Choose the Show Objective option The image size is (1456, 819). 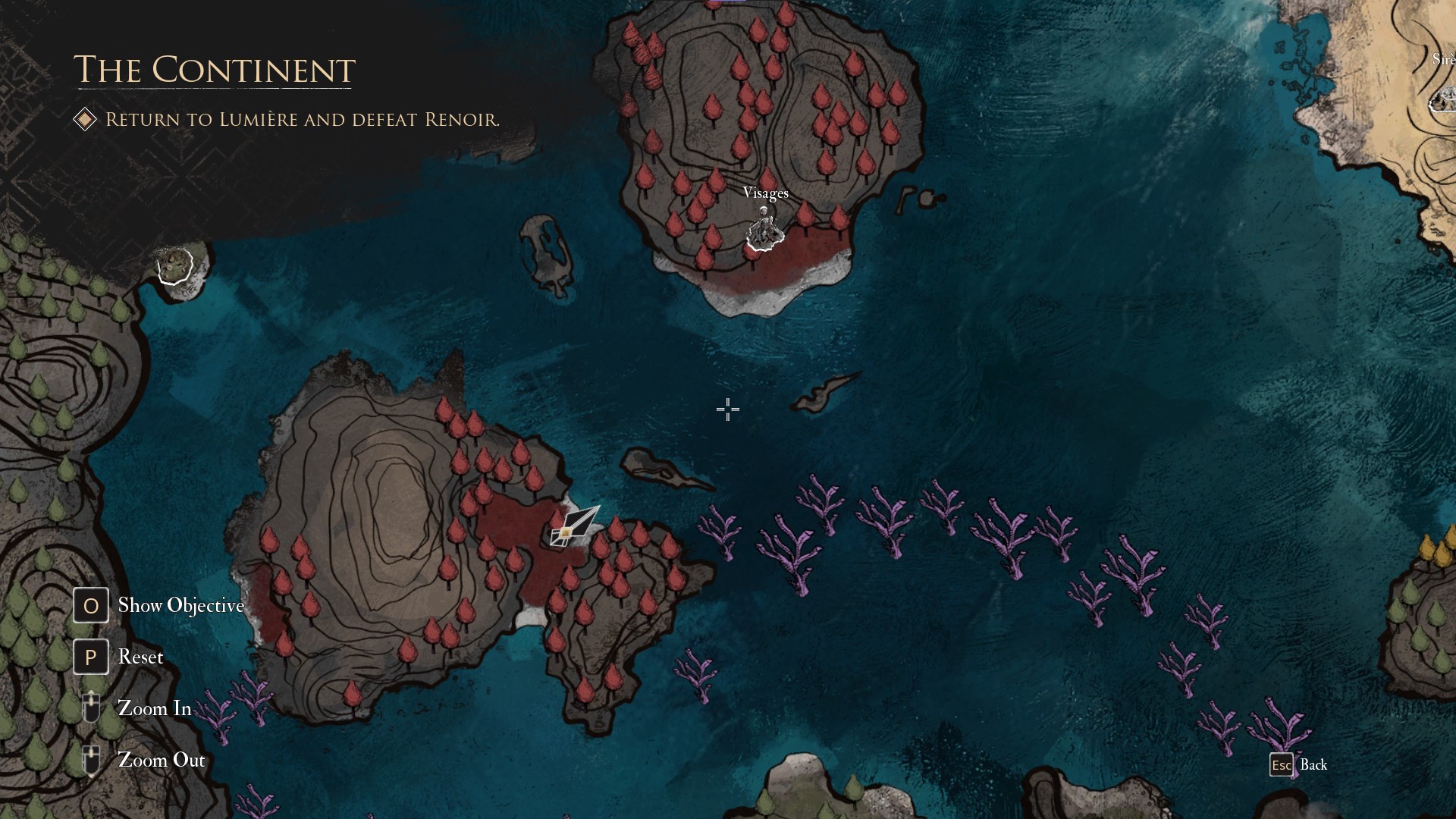pos(91,605)
